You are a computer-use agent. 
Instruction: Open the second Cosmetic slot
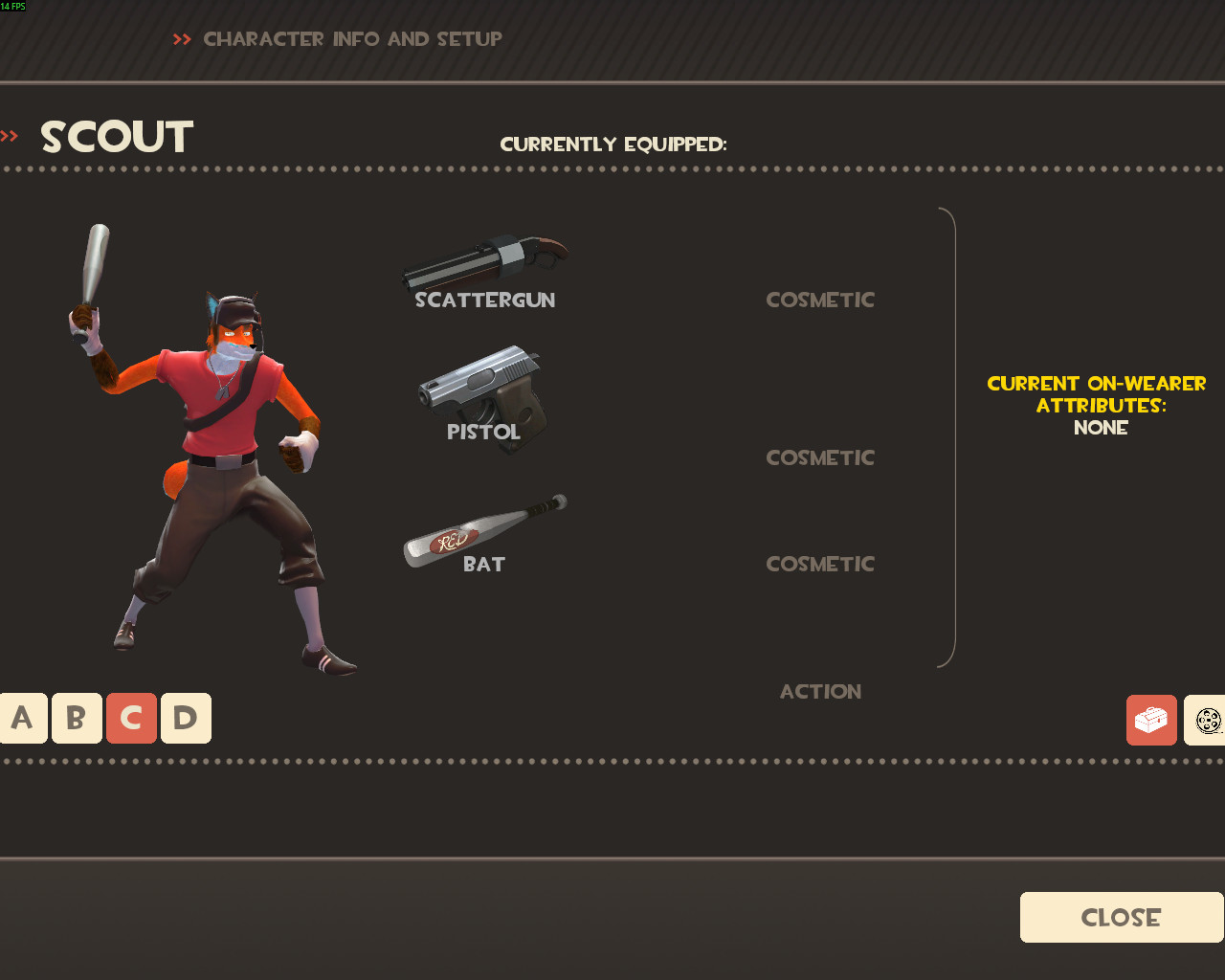point(819,457)
